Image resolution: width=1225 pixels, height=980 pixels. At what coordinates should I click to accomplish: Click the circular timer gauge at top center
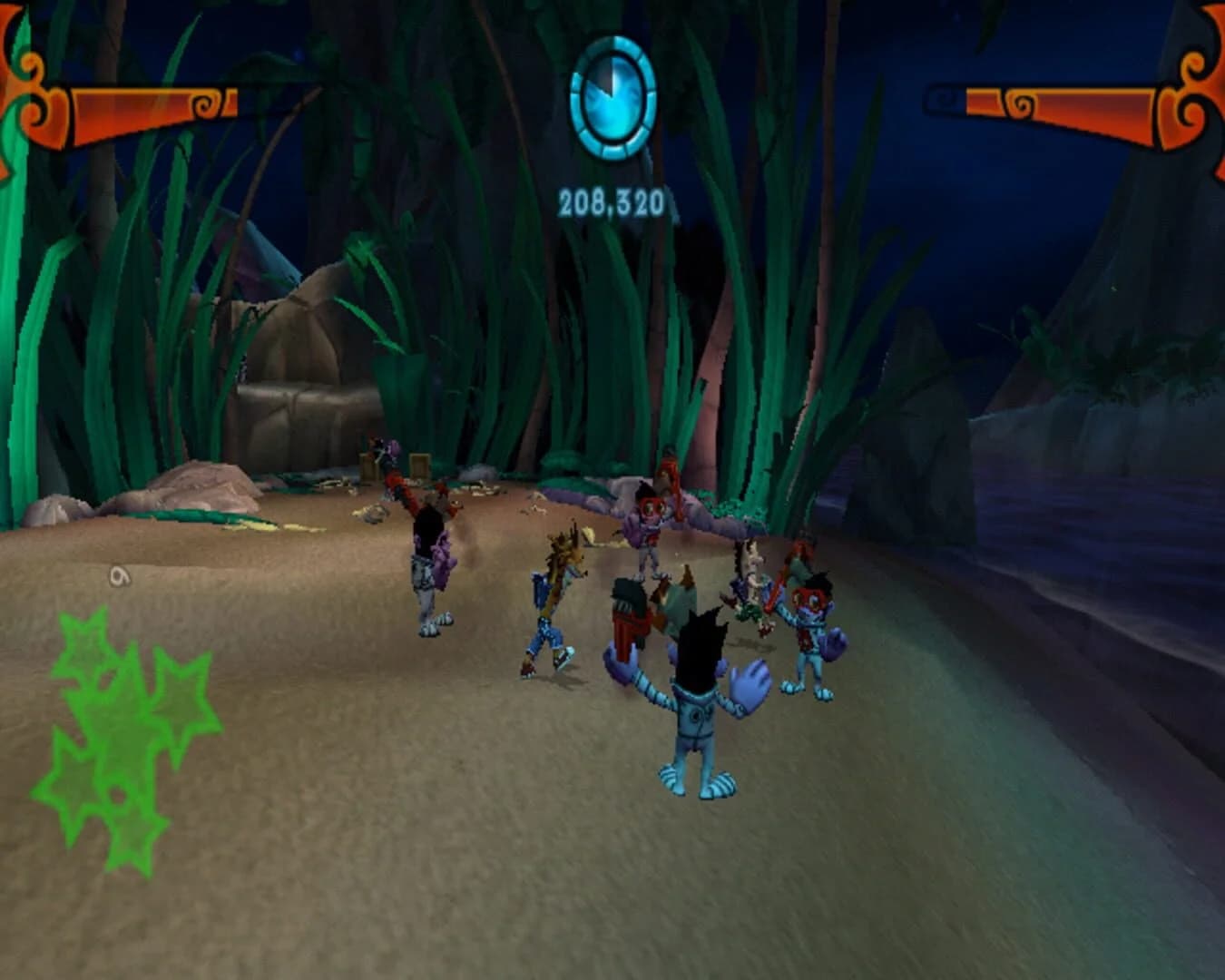613,100
